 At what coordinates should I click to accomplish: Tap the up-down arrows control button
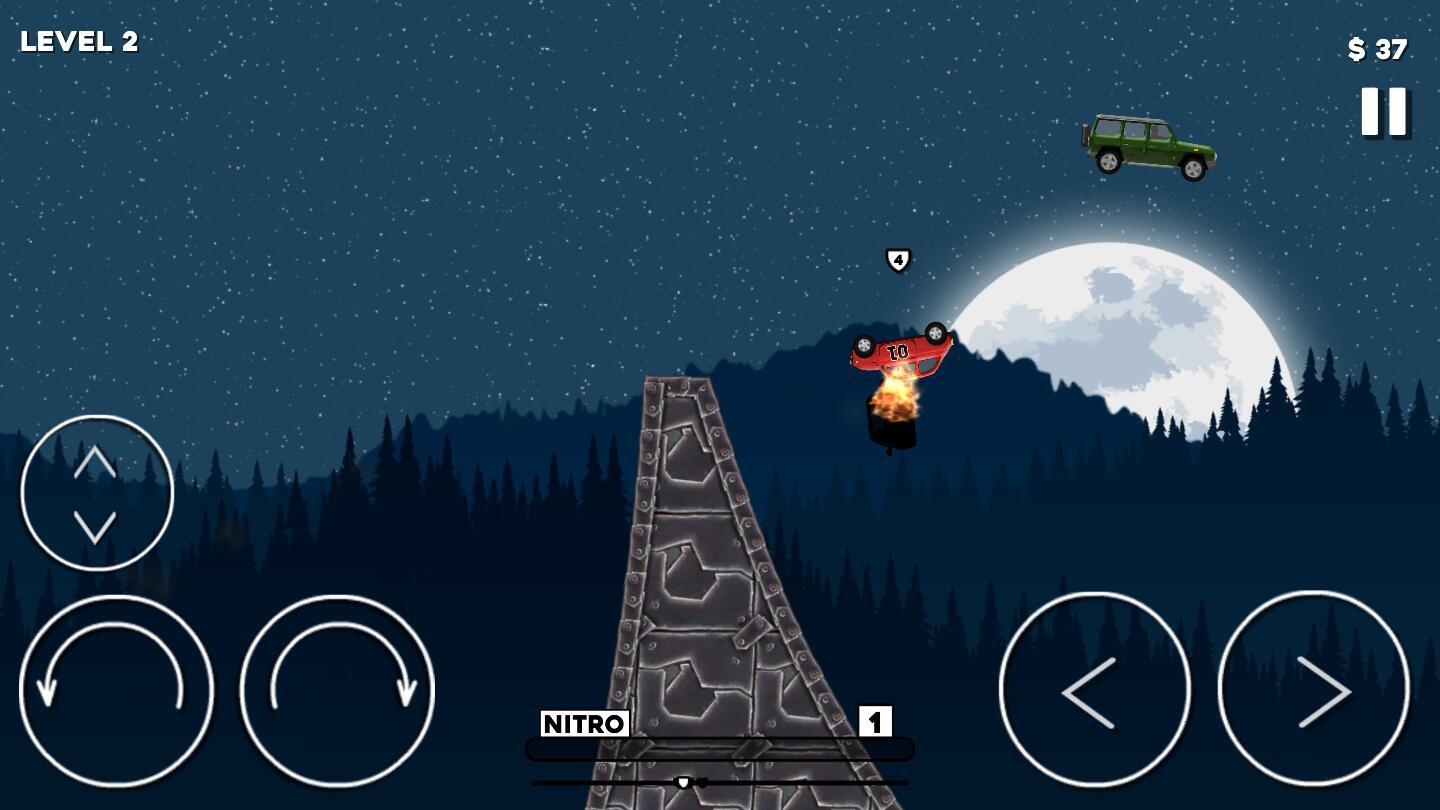96,493
